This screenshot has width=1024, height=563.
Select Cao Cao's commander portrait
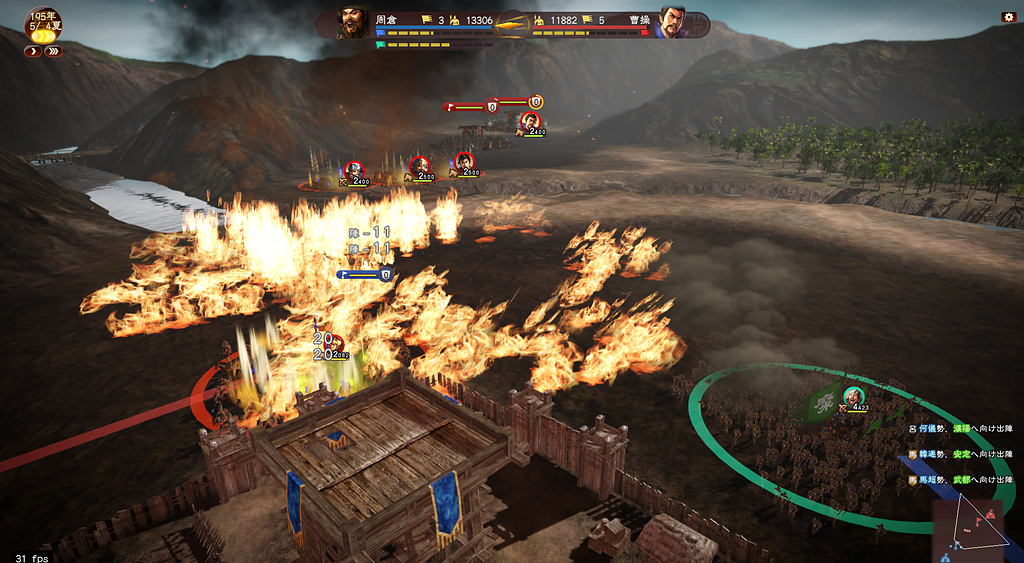tap(673, 22)
